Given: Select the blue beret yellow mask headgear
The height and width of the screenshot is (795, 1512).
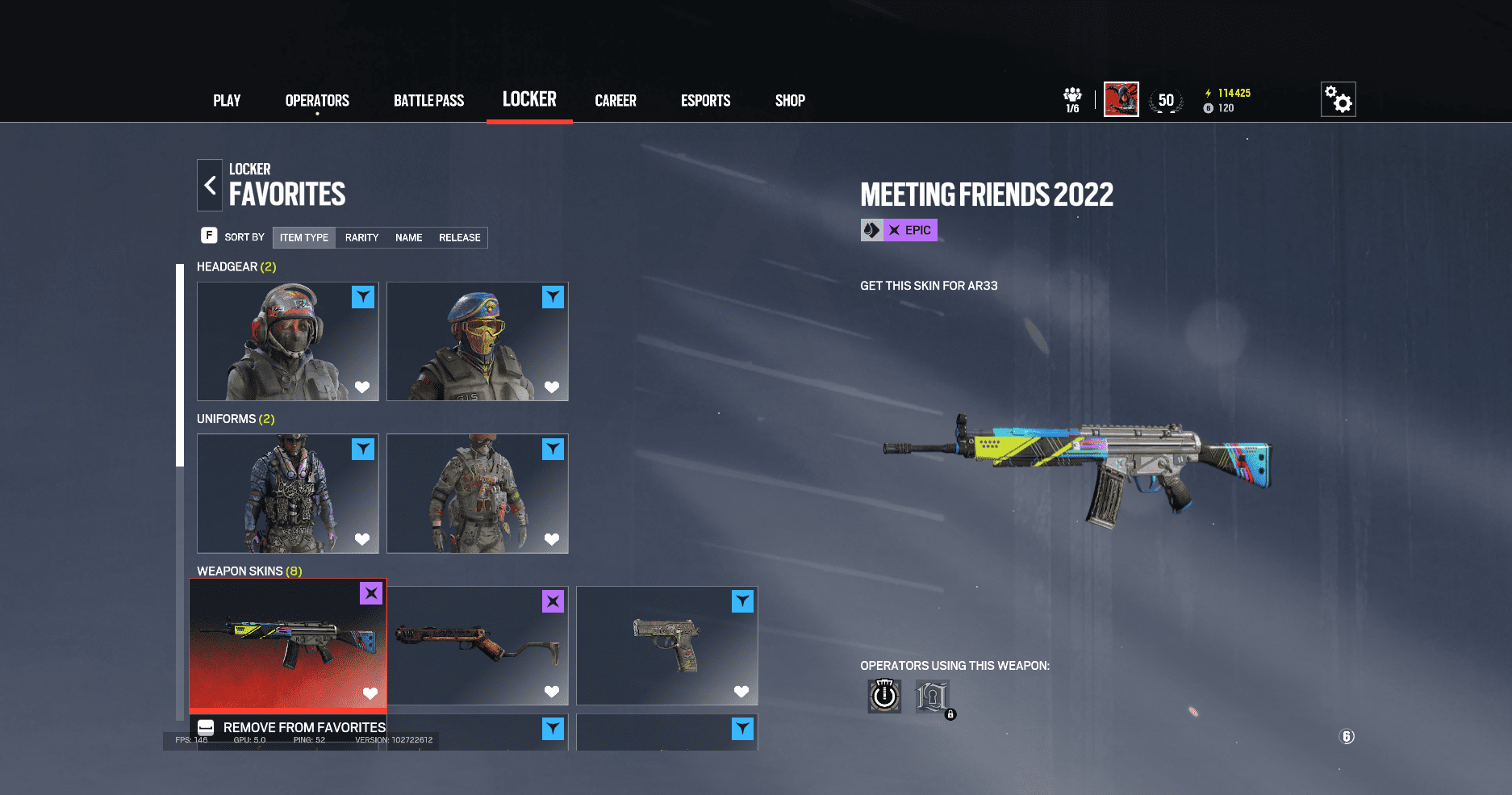Looking at the screenshot, I should point(477,341).
